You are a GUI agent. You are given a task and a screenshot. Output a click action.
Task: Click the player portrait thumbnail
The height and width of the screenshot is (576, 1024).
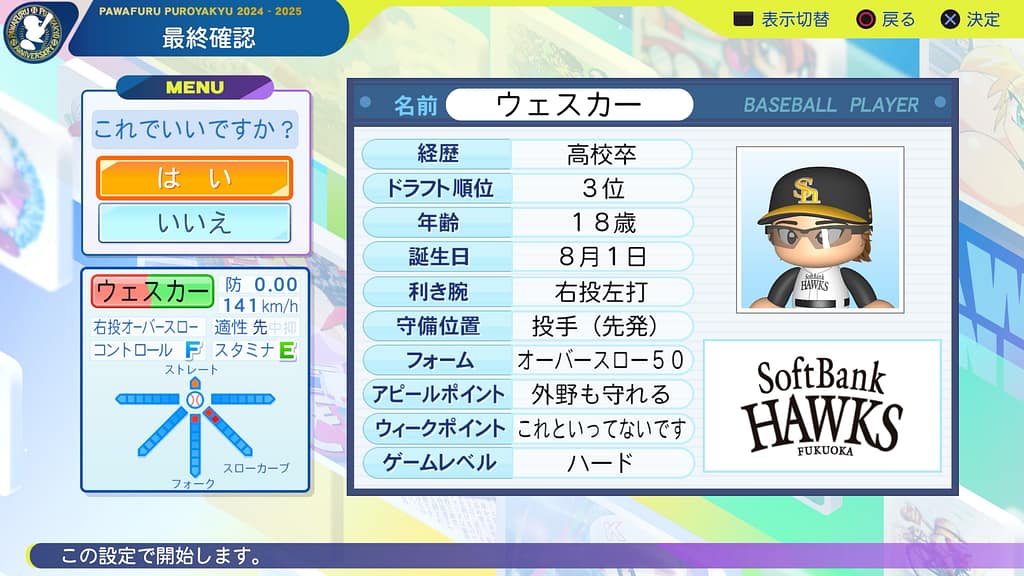tap(820, 229)
